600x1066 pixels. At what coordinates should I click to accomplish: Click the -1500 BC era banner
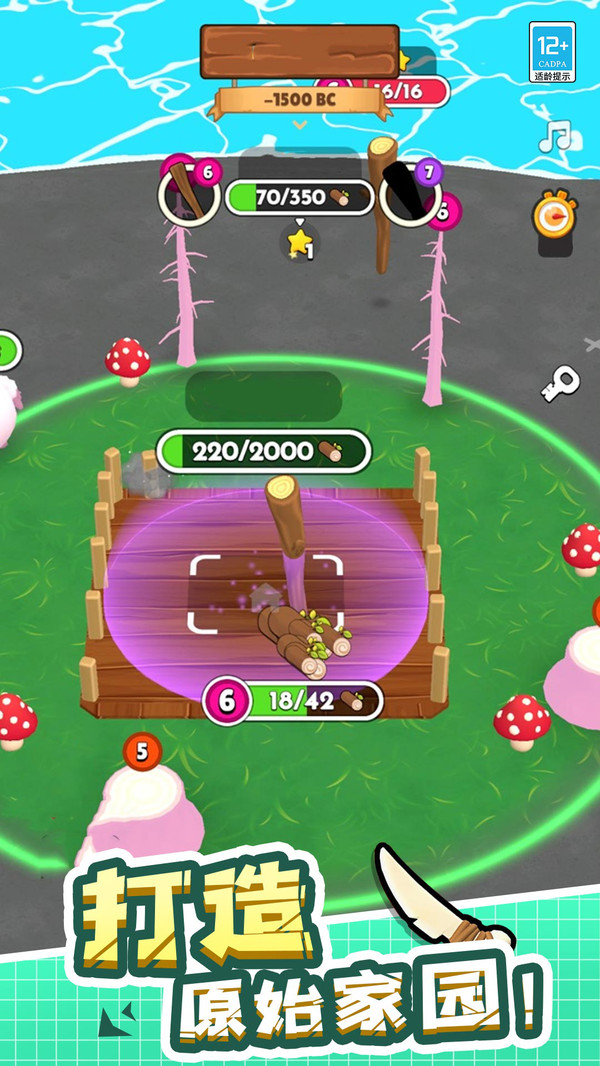point(300,100)
